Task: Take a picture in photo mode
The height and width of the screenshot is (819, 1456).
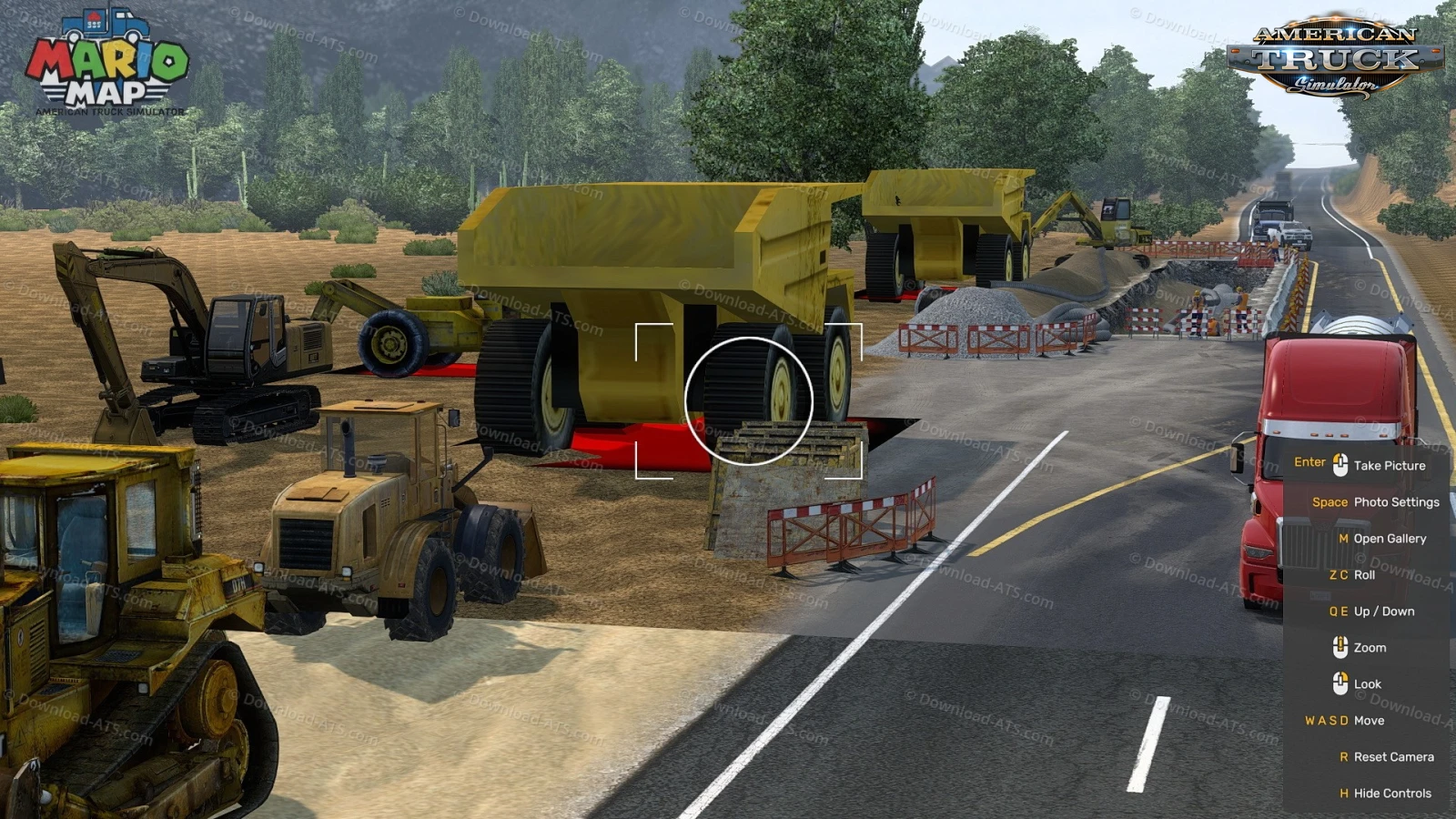Action: [x=1389, y=465]
